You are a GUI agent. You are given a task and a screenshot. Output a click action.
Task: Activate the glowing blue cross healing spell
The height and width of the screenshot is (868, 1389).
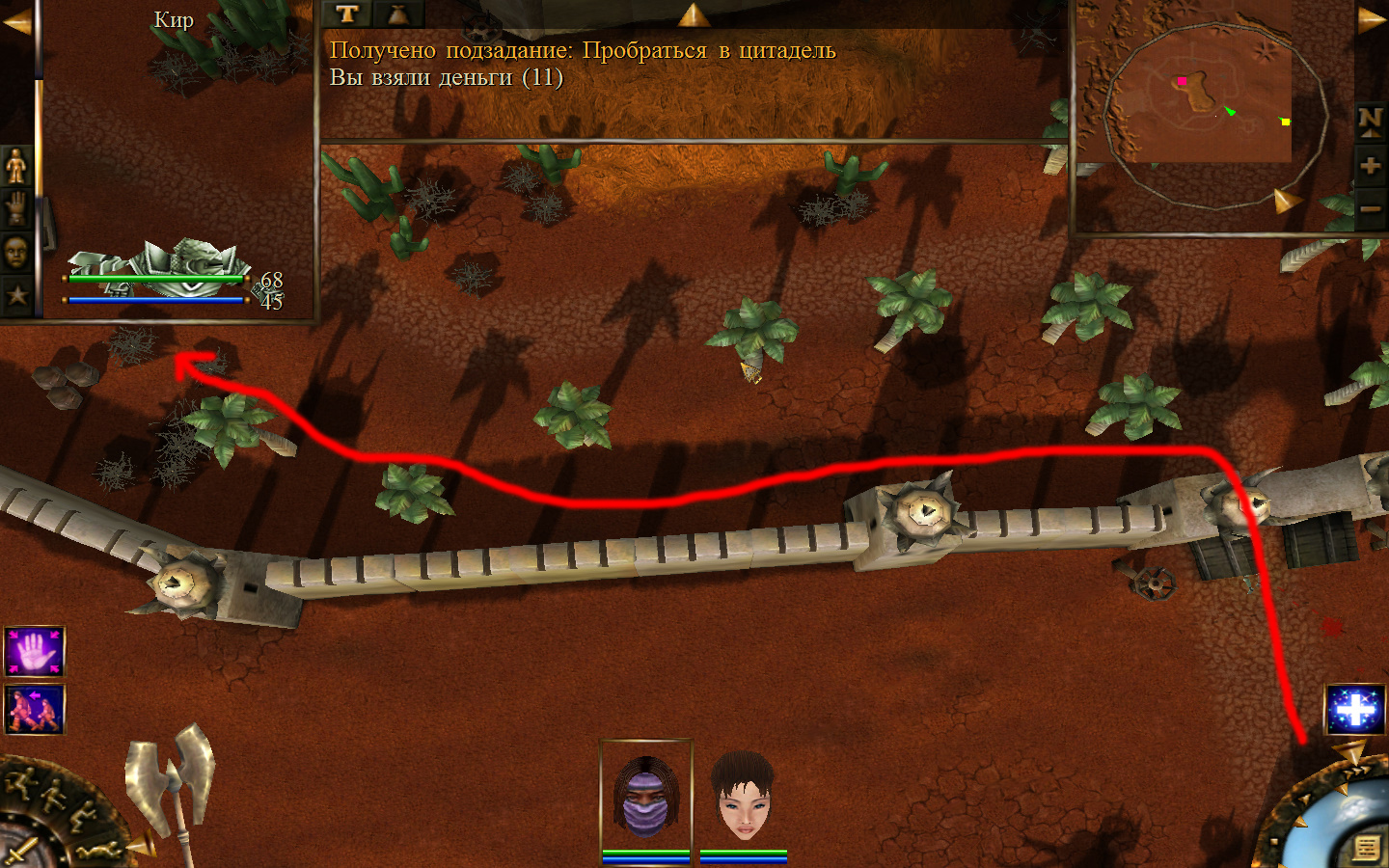[x=1355, y=711]
